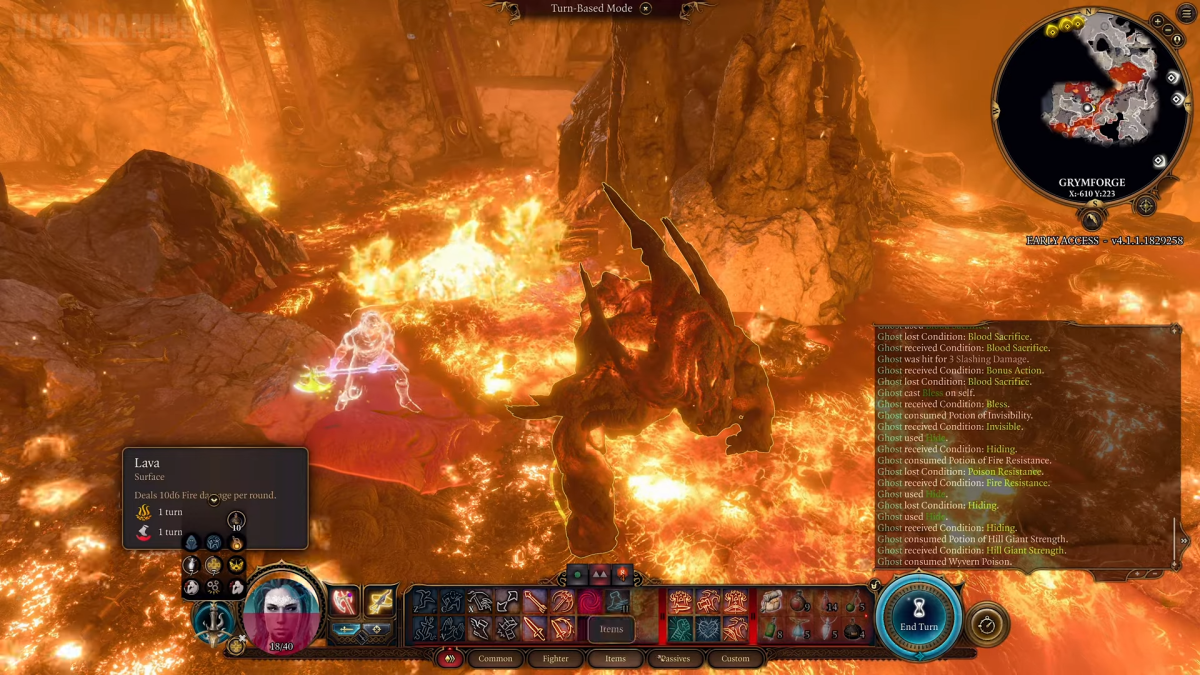This screenshot has width=1200, height=675.
Task: Zoom in the minimap with plus button
Action: click(x=1157, y=21)
